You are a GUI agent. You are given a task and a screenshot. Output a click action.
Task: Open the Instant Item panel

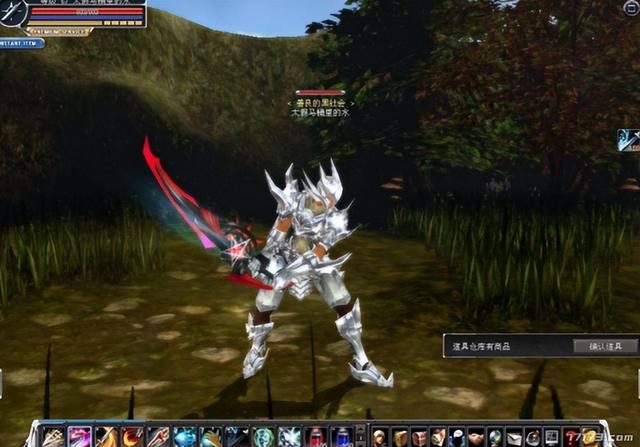tap(20, 43)
